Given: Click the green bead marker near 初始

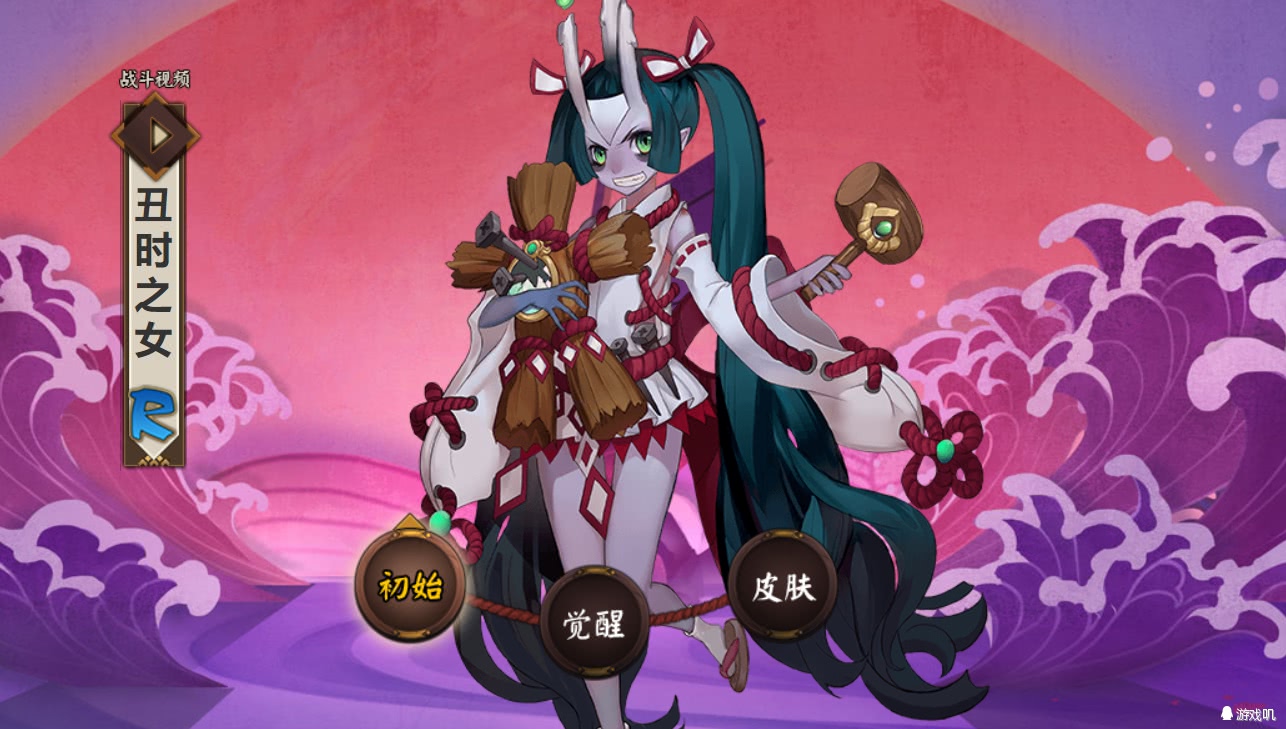Looking at the screenshot, I should pyautogui.click(x=440, y=520).
